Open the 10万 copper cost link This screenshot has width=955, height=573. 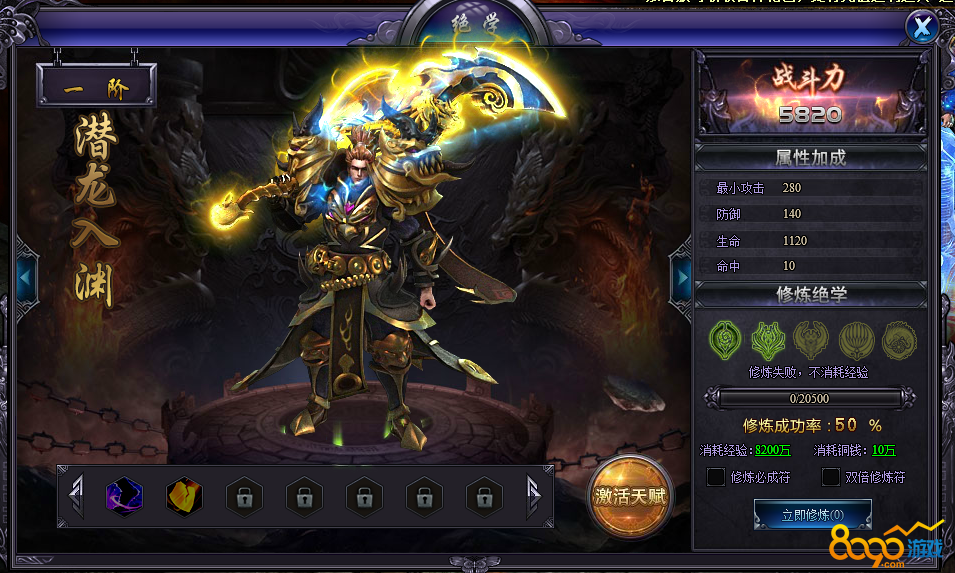point(883,450)
